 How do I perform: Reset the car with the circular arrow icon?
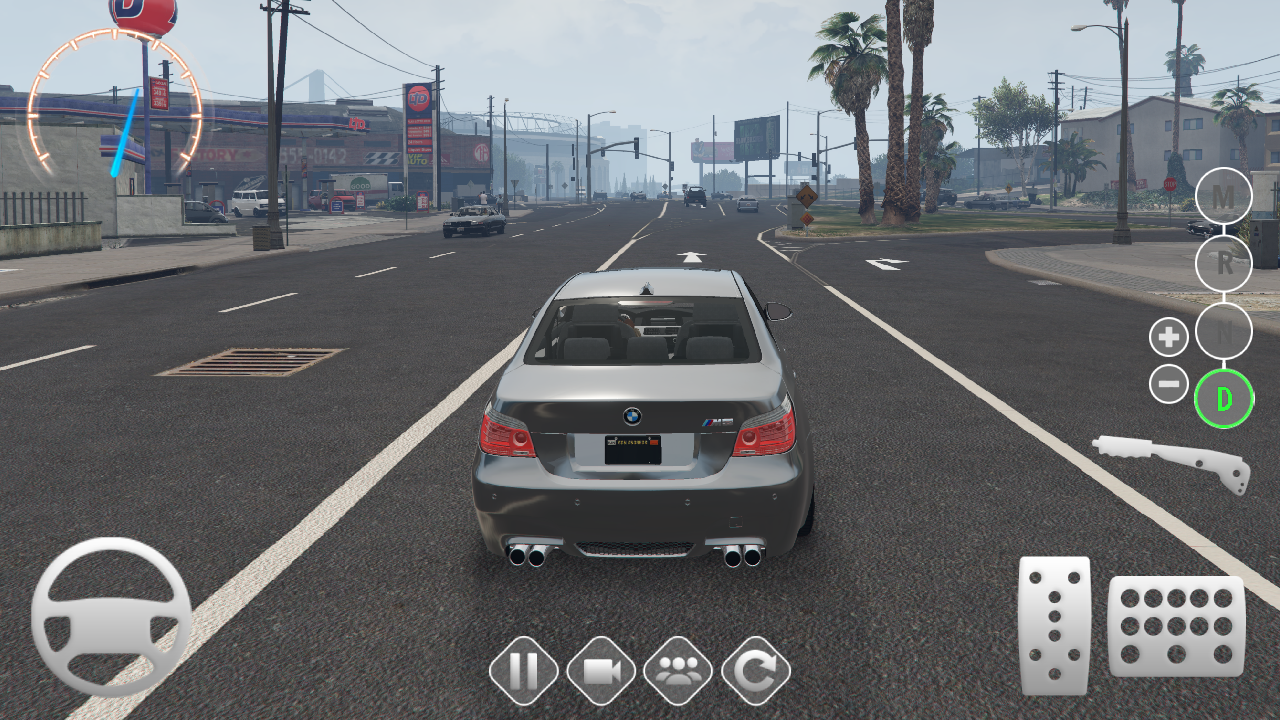pyautogui.click(x=757, y=671)
